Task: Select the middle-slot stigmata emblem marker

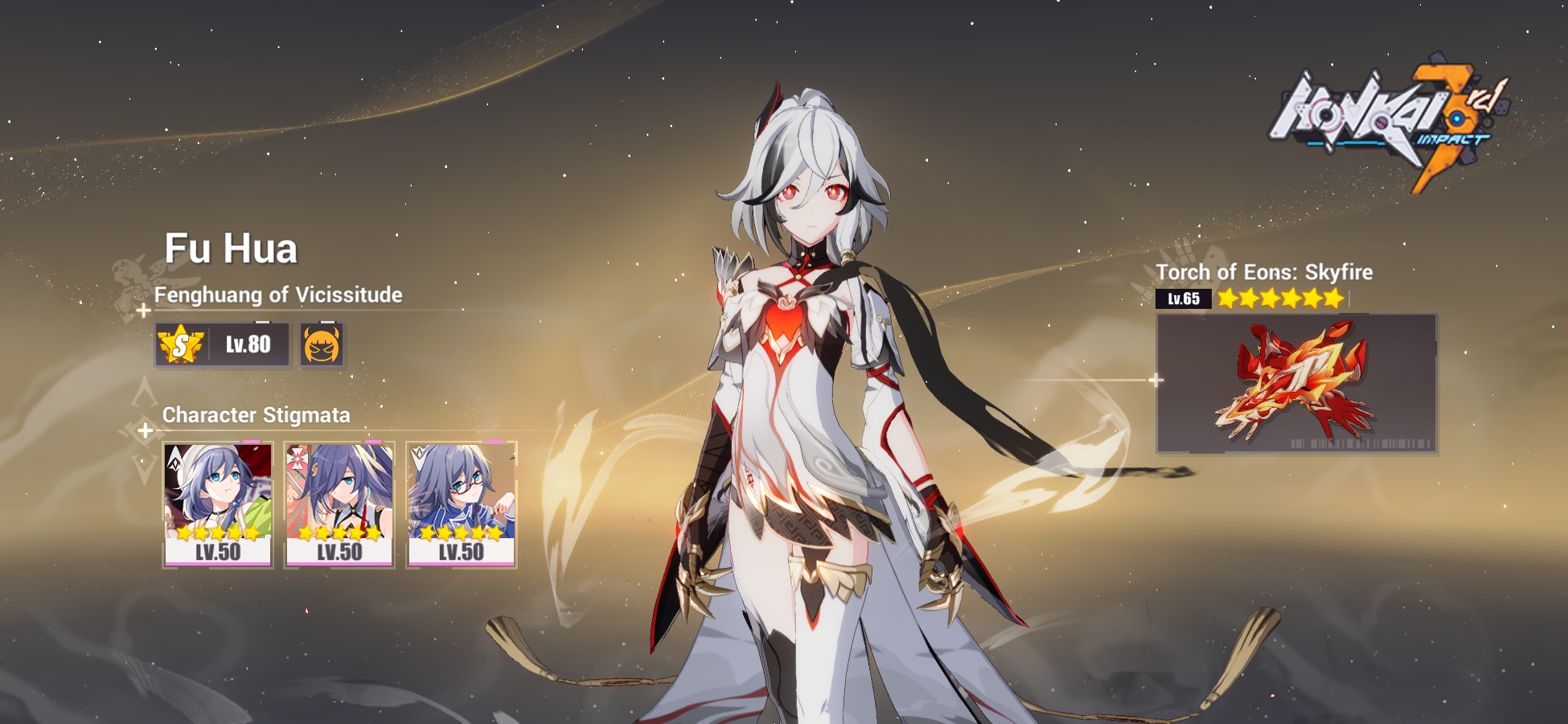Action: 298,459
